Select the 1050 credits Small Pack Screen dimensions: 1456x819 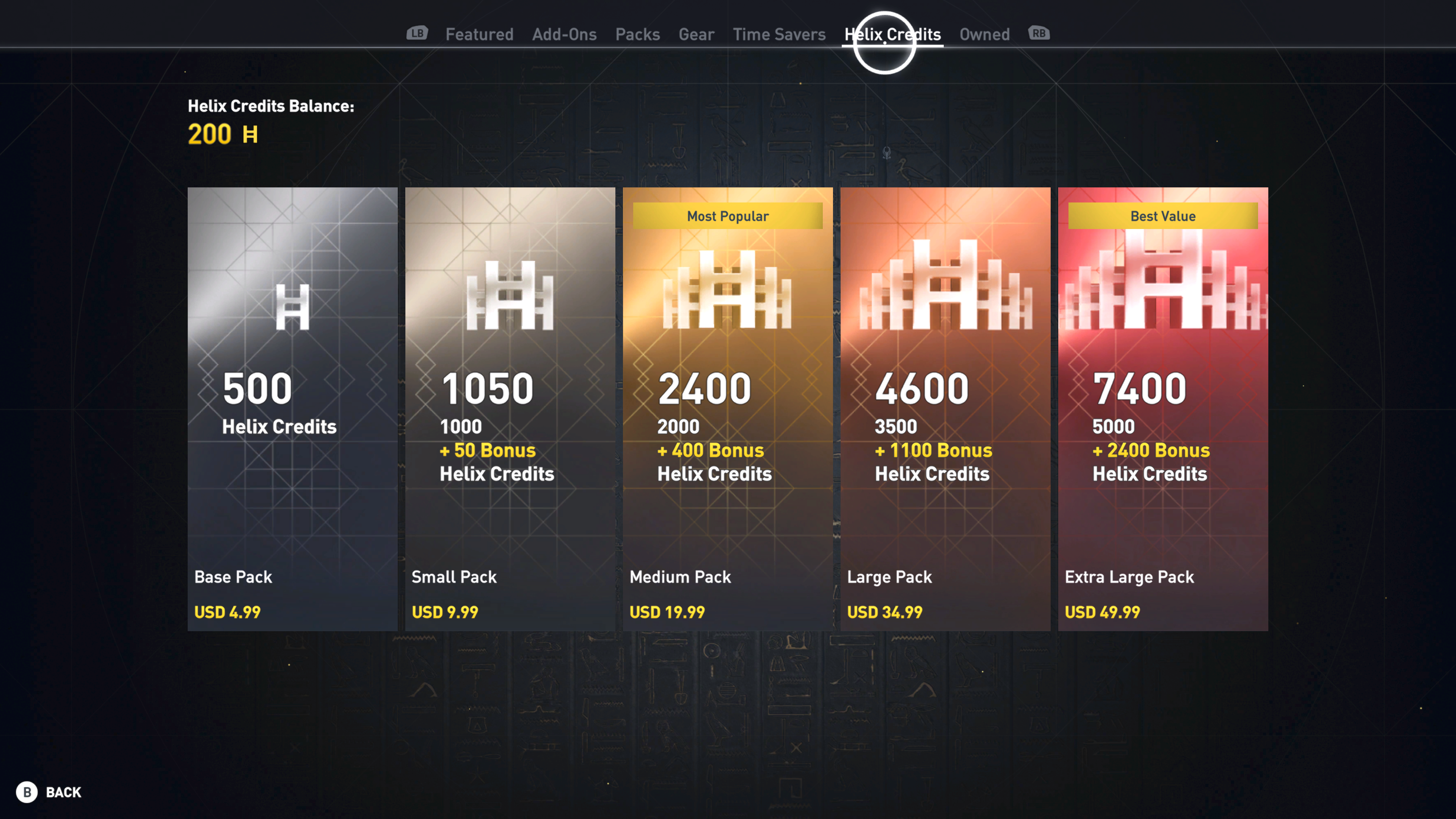click(510, 409)
